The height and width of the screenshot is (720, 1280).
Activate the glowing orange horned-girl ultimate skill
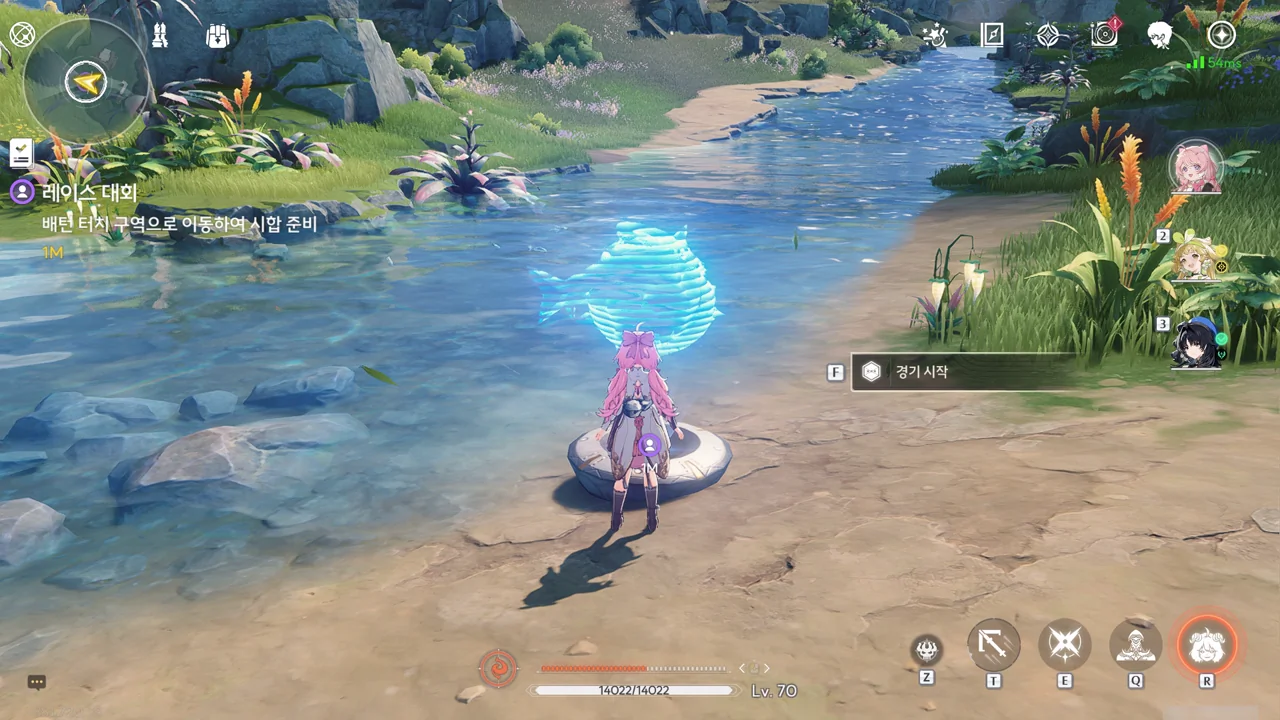point(1206,645)
